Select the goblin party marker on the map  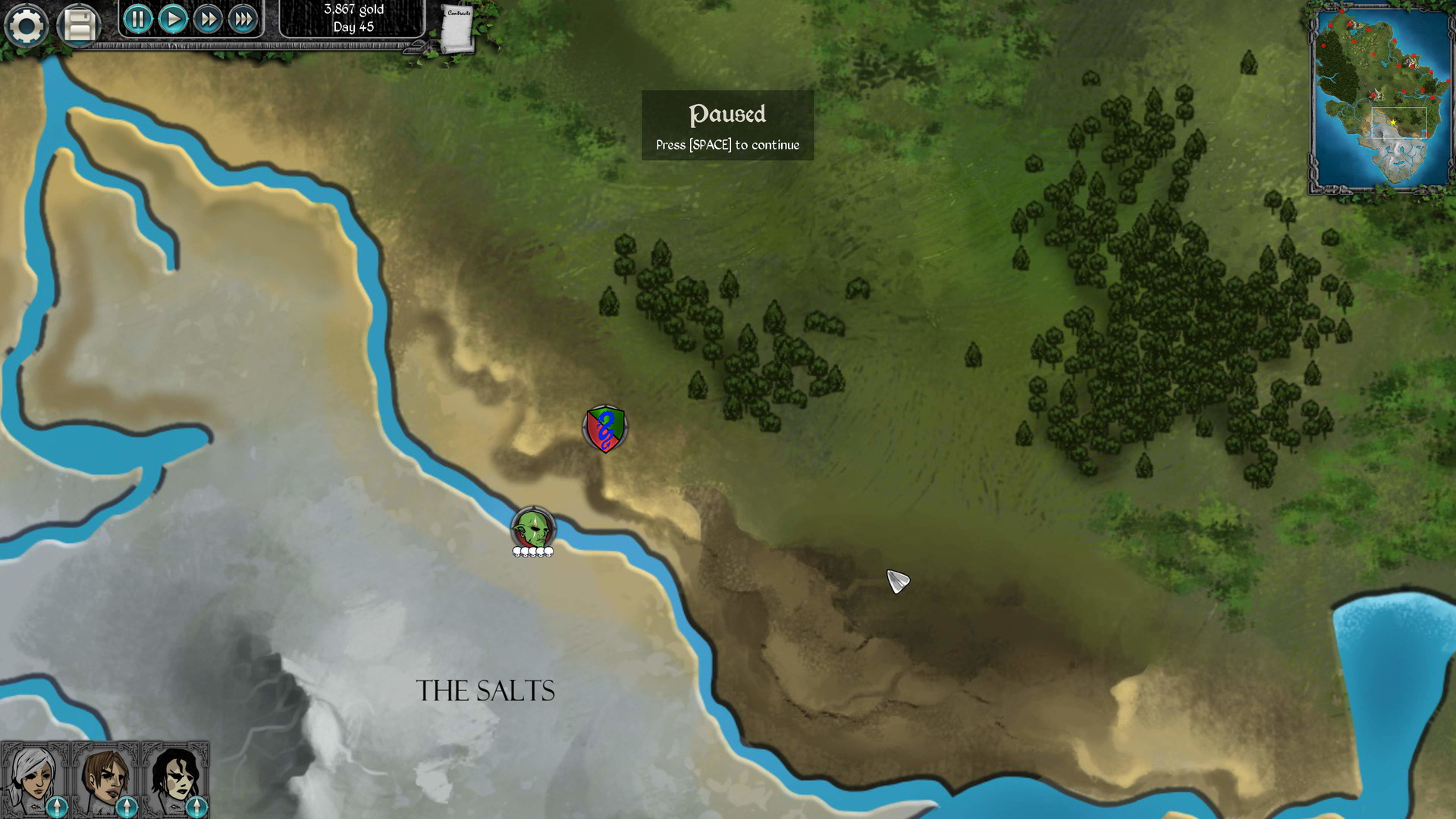(533, 526)
